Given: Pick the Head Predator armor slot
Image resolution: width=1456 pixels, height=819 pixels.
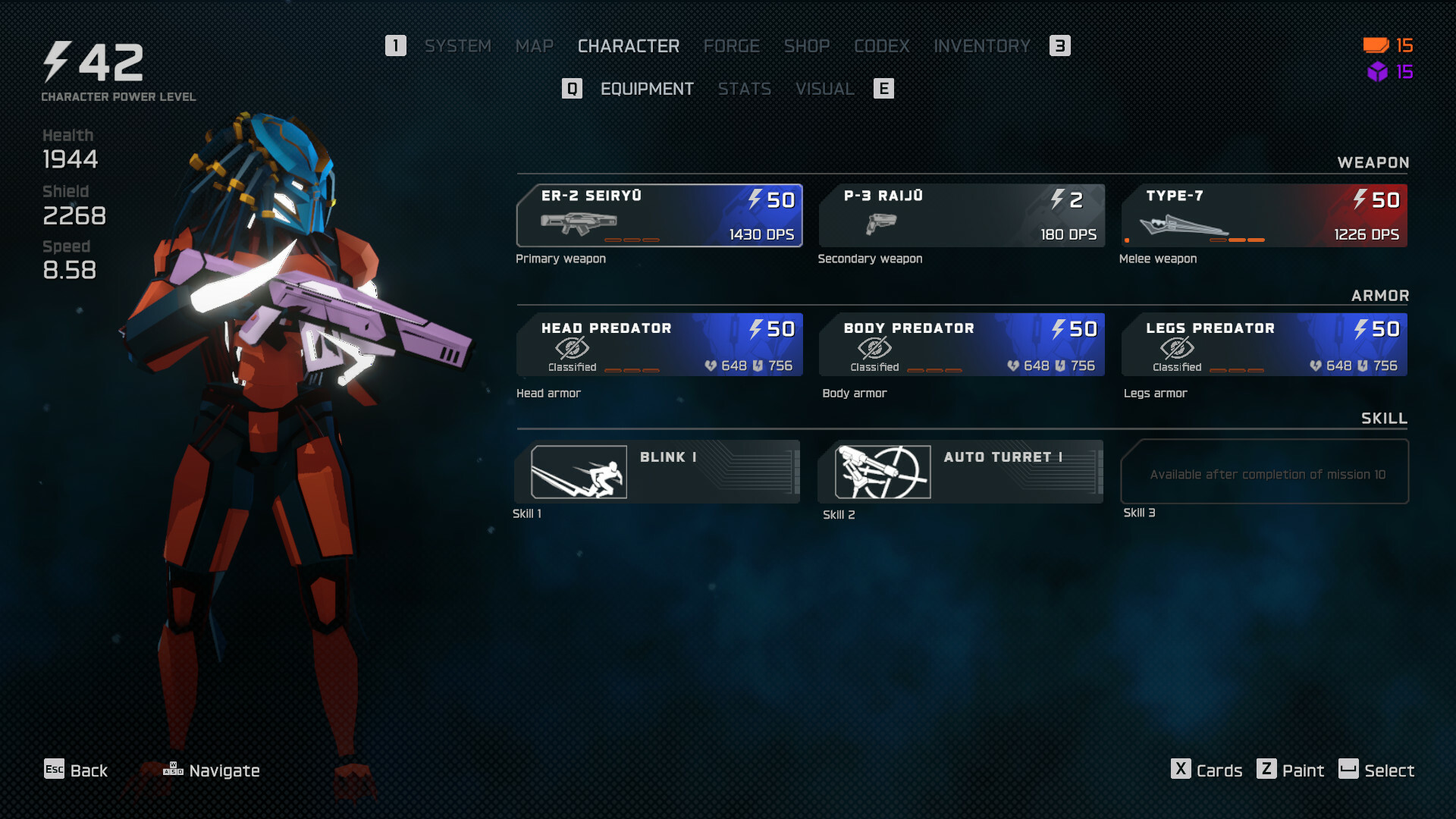Looking at the screenshot, I should [x=659, y=345].
